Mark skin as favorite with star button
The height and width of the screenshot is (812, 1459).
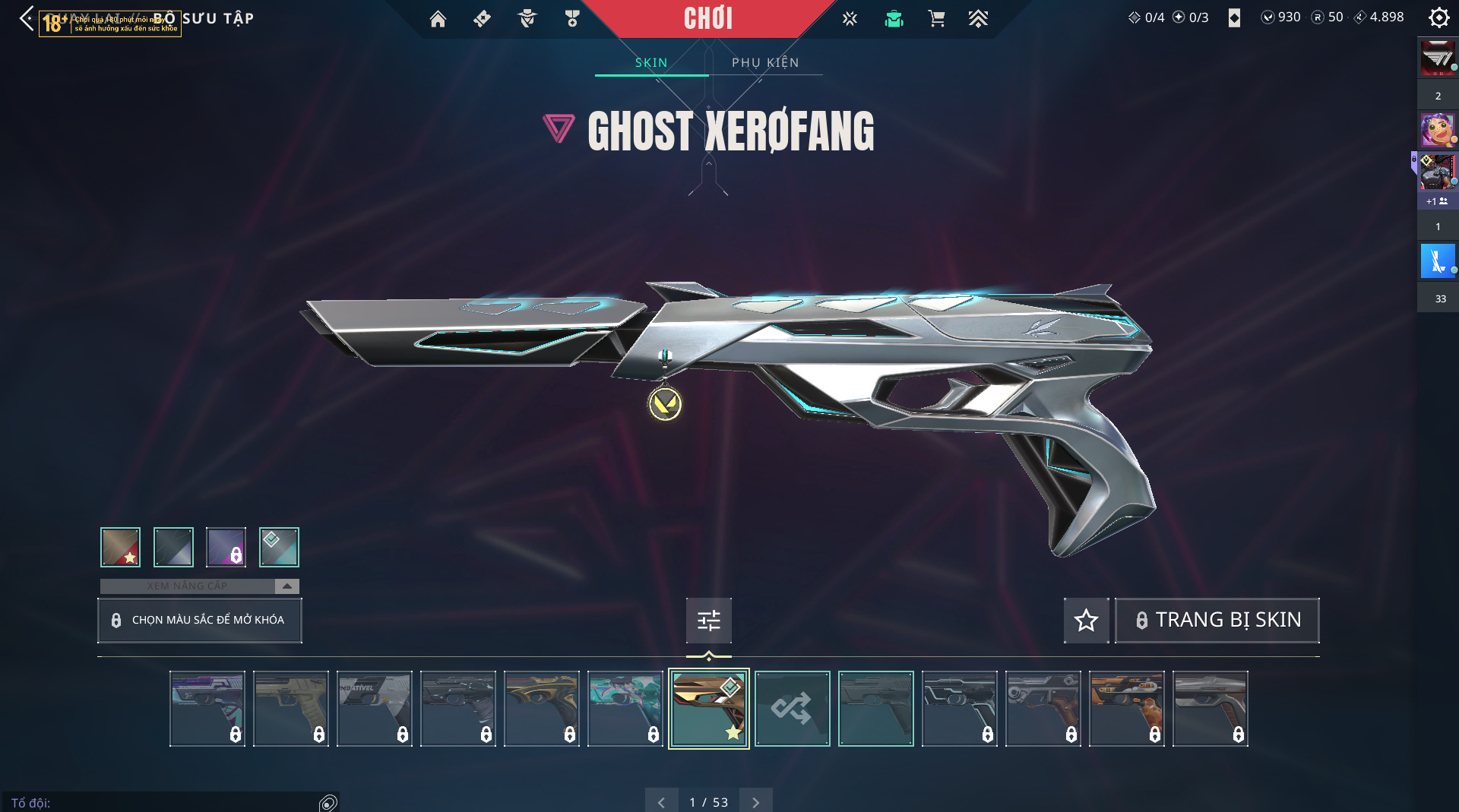click(x=1086, y=621)
